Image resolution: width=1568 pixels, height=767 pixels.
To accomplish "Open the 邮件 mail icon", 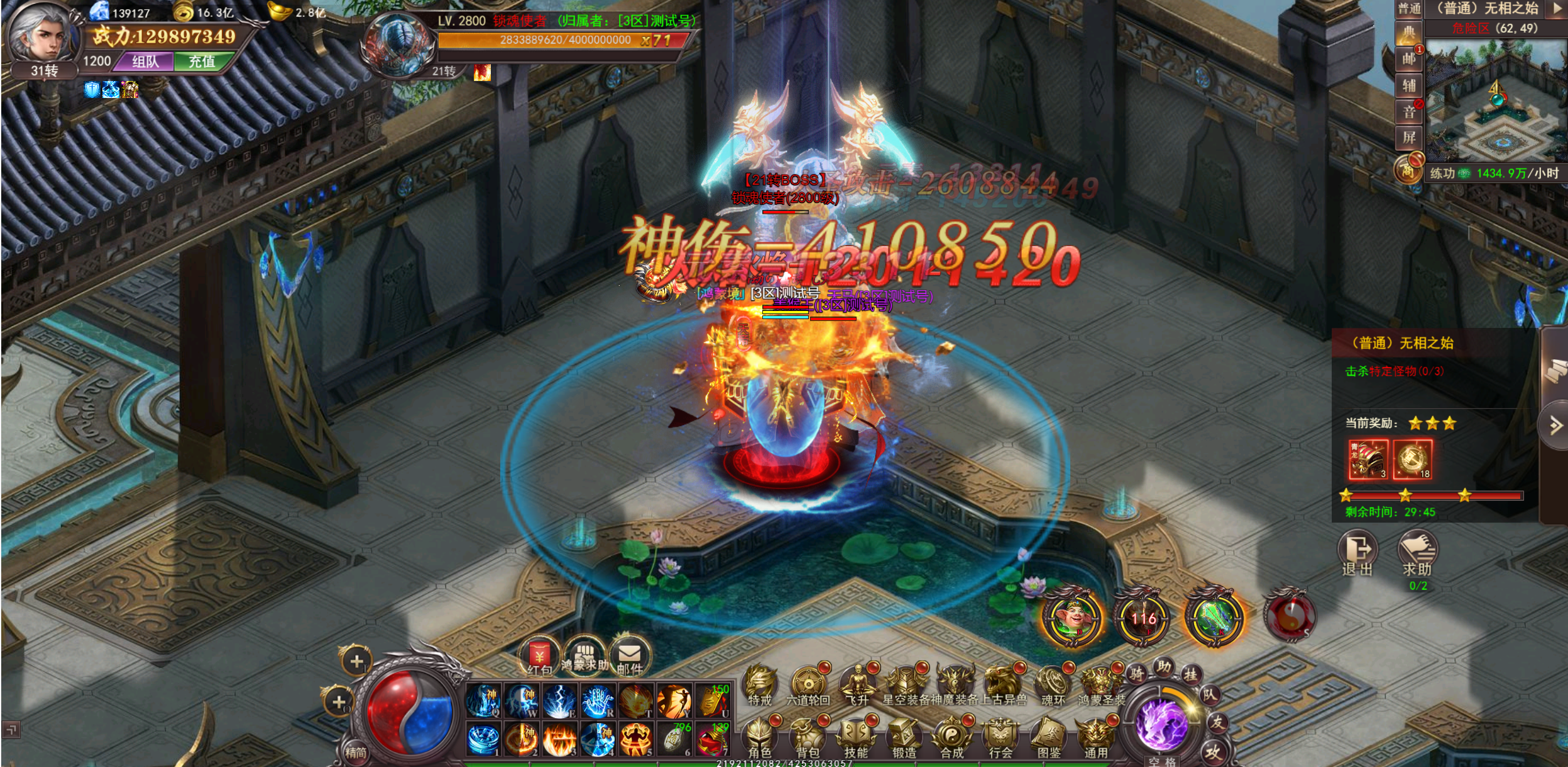I will coord(629,656).
